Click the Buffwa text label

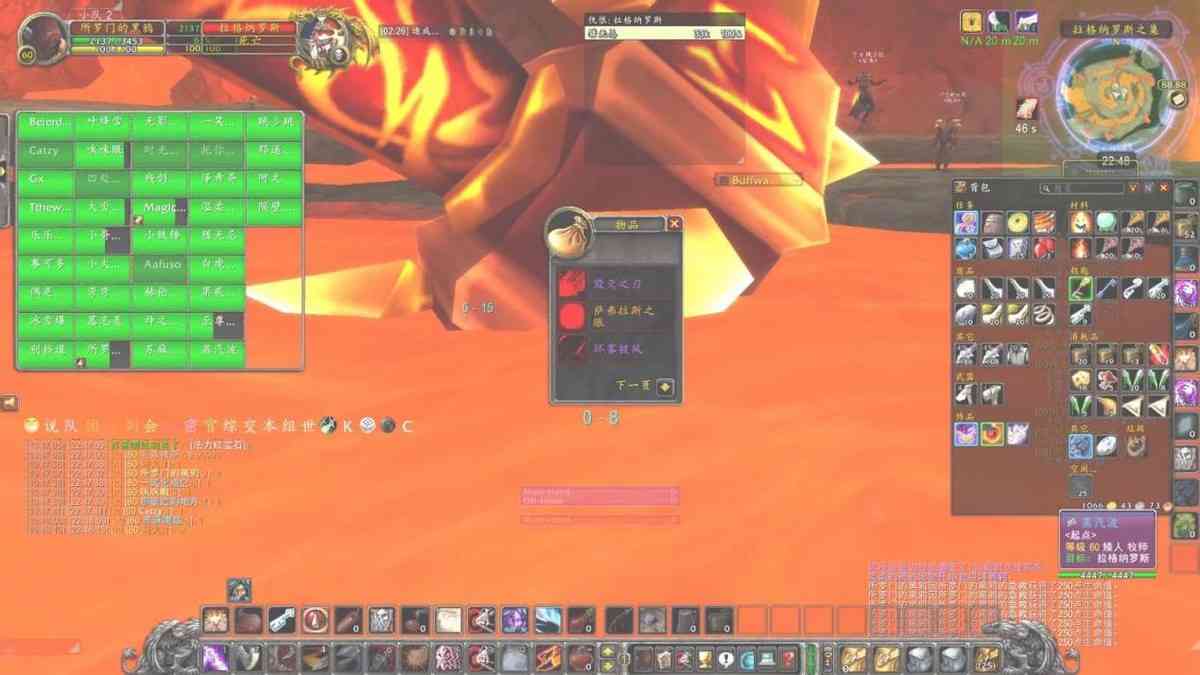coord(760,180)
